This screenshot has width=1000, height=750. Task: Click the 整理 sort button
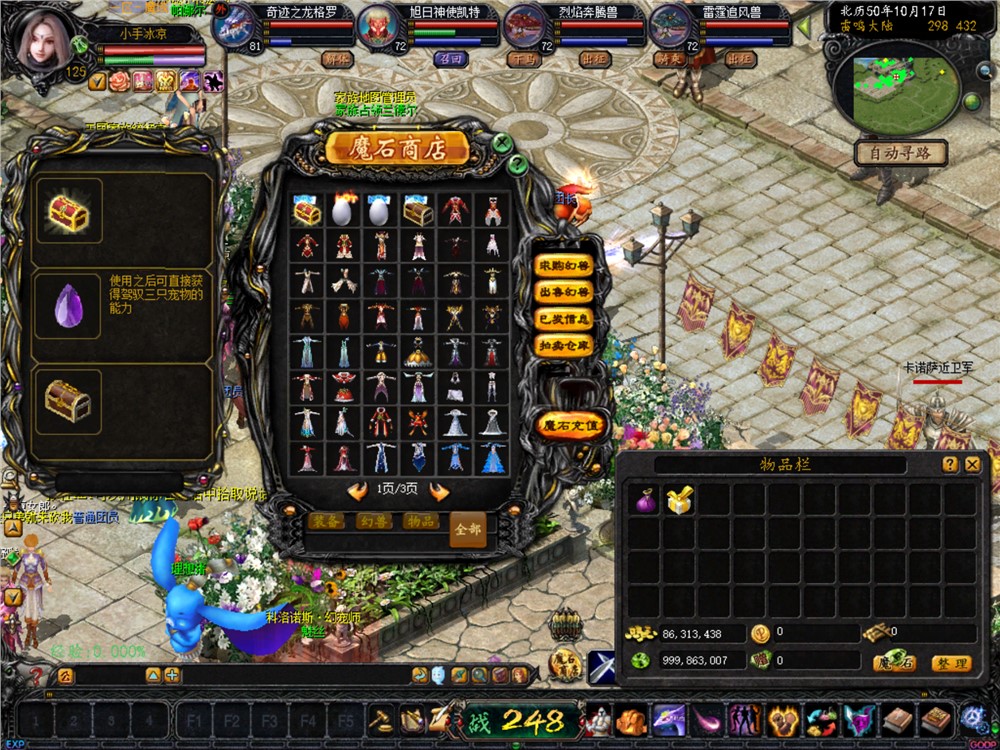click(950, 663)
